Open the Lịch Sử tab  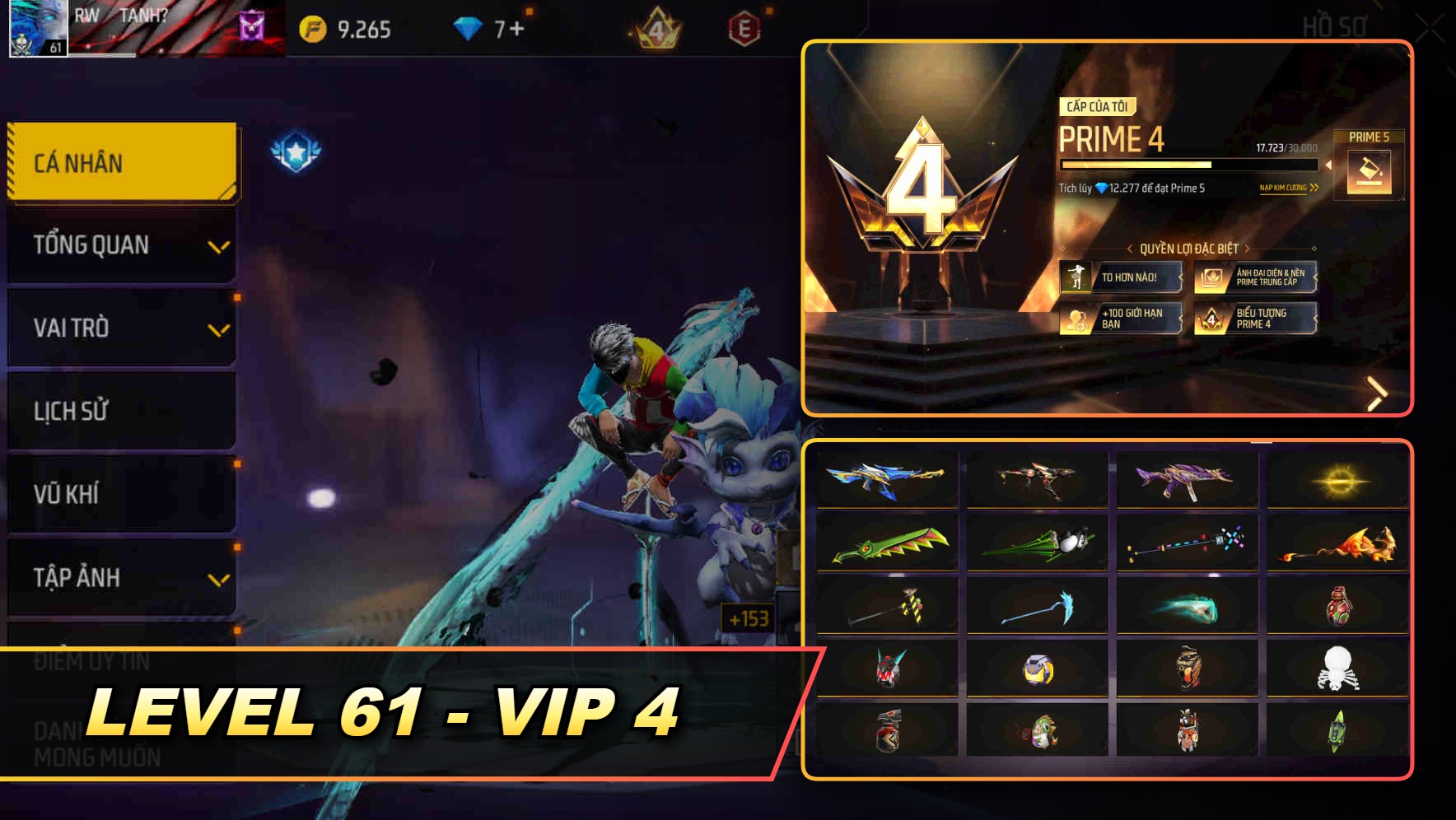pyautogui.click(x=120, y=411)
